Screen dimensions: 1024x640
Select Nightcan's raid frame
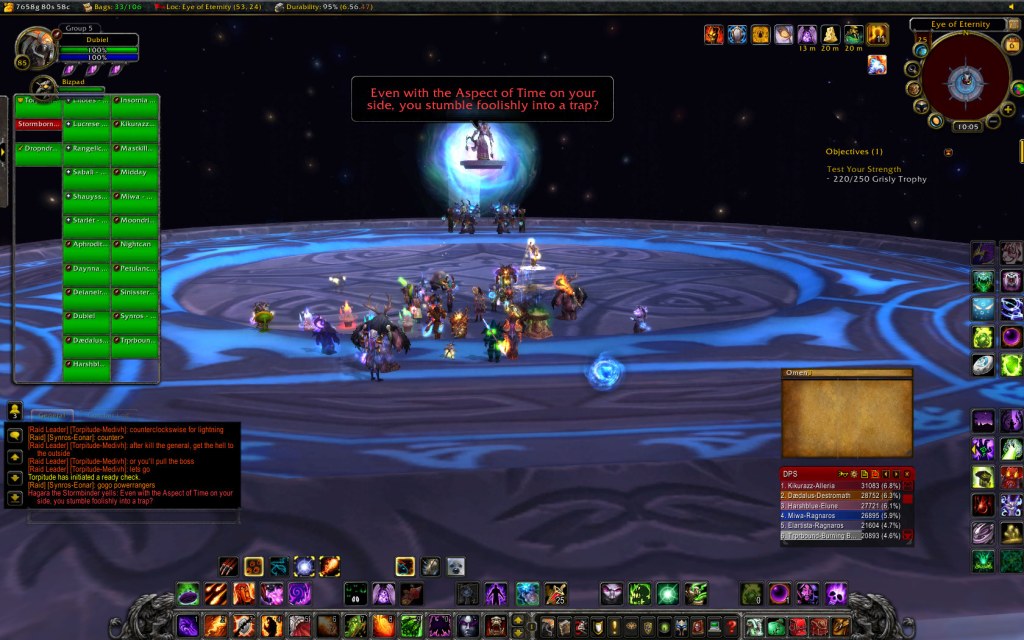[135, 244]
